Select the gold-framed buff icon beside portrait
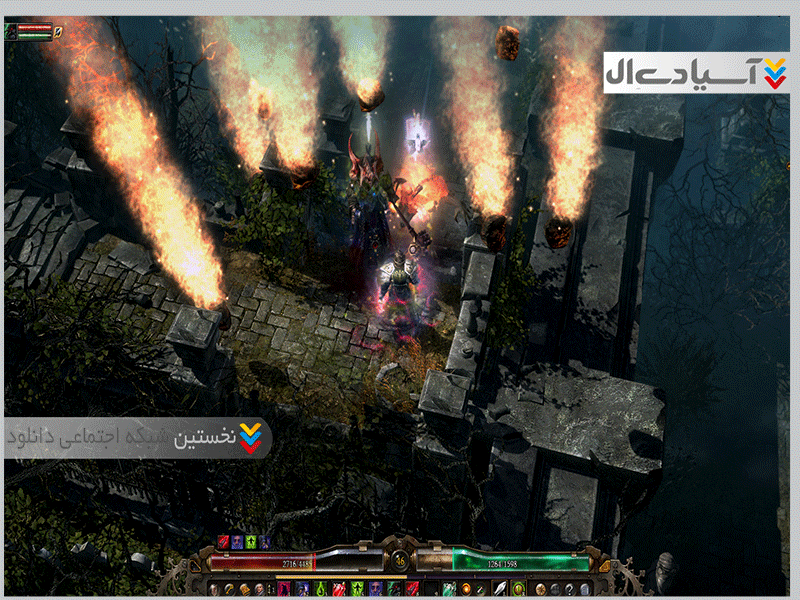 tap(58, 31)
